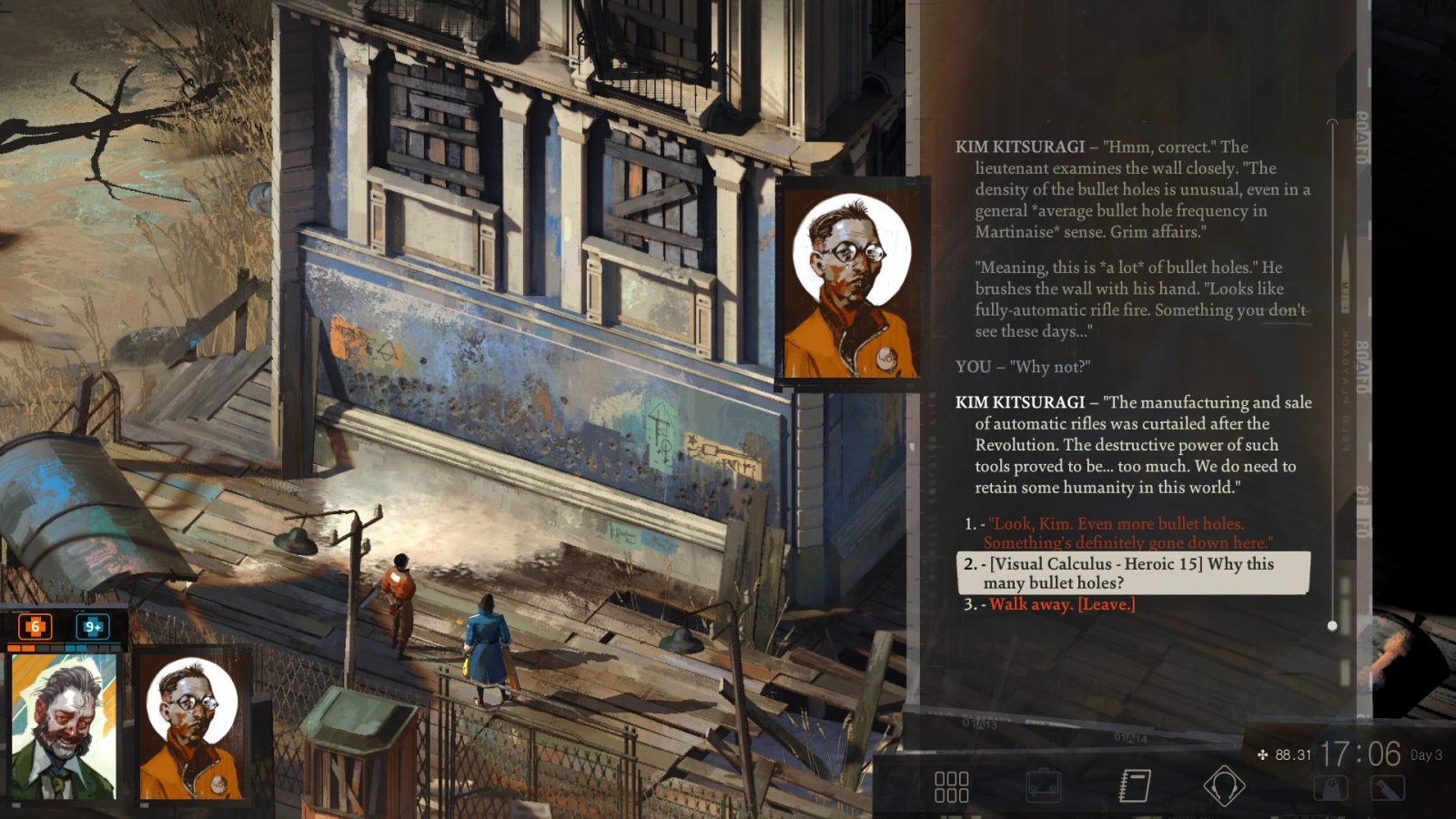Image resolution: width=1456 pixels, height=819 pixels.
Task: Click the bag icon left of the flashlight
Action: (x=1329, y=787)
